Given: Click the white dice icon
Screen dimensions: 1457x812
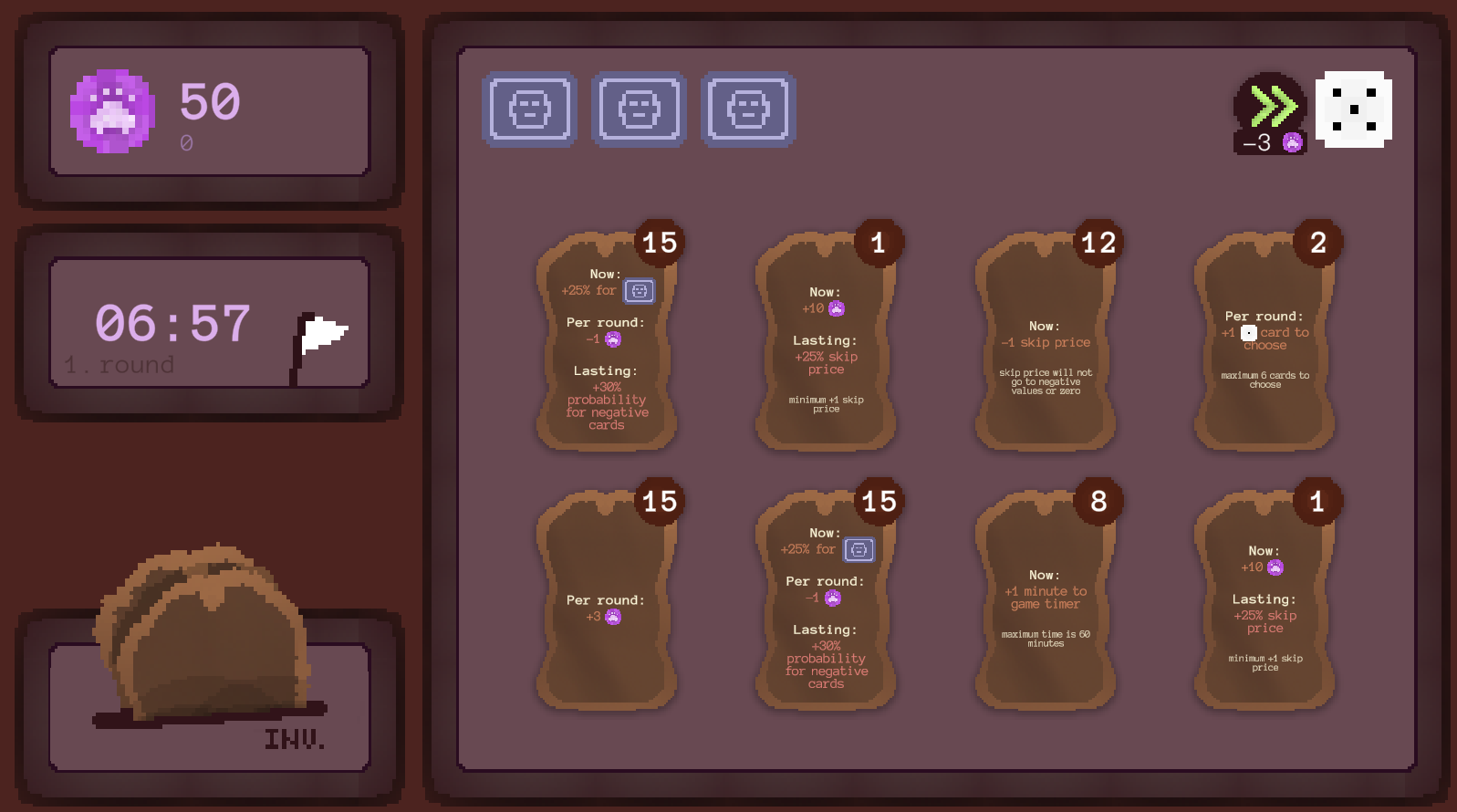Looking at the screenshot, I should click(x=1353, y=109).
